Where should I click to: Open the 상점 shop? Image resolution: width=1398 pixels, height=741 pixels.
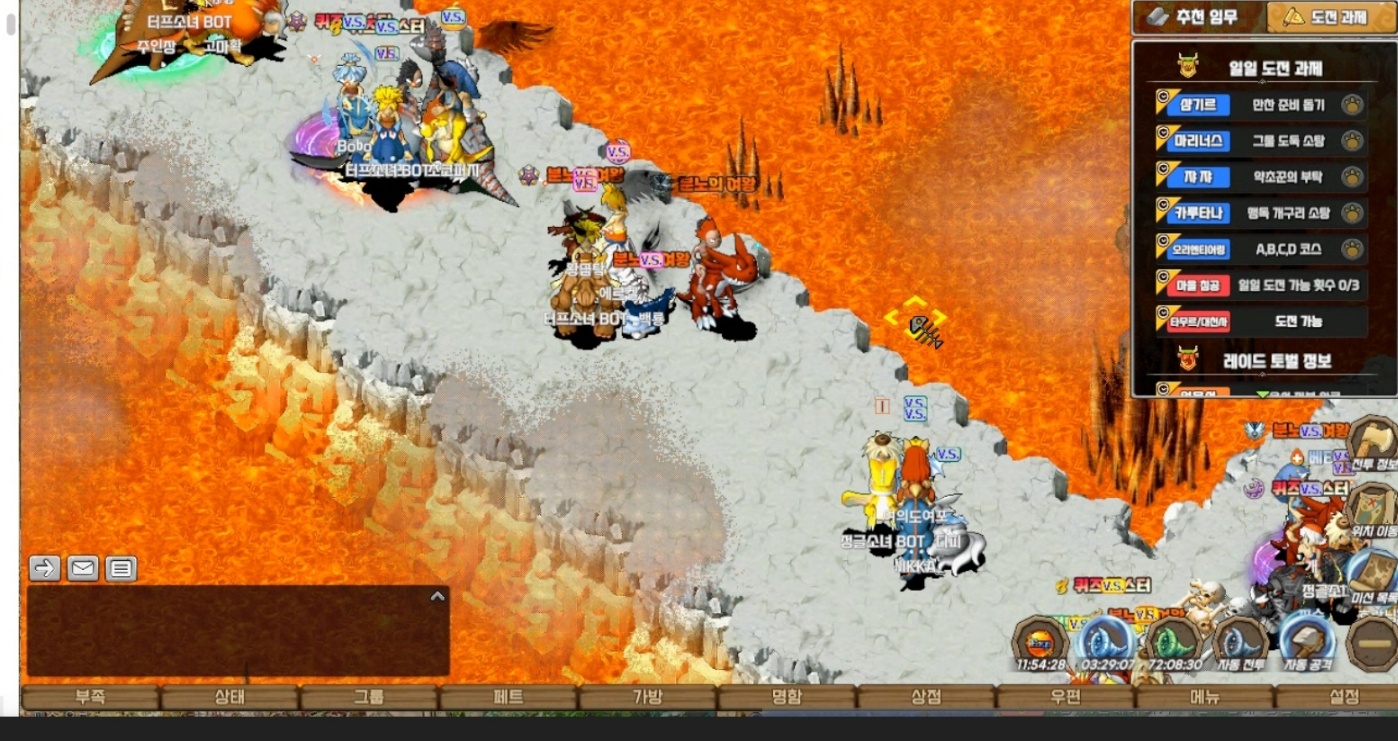[926, 697]
